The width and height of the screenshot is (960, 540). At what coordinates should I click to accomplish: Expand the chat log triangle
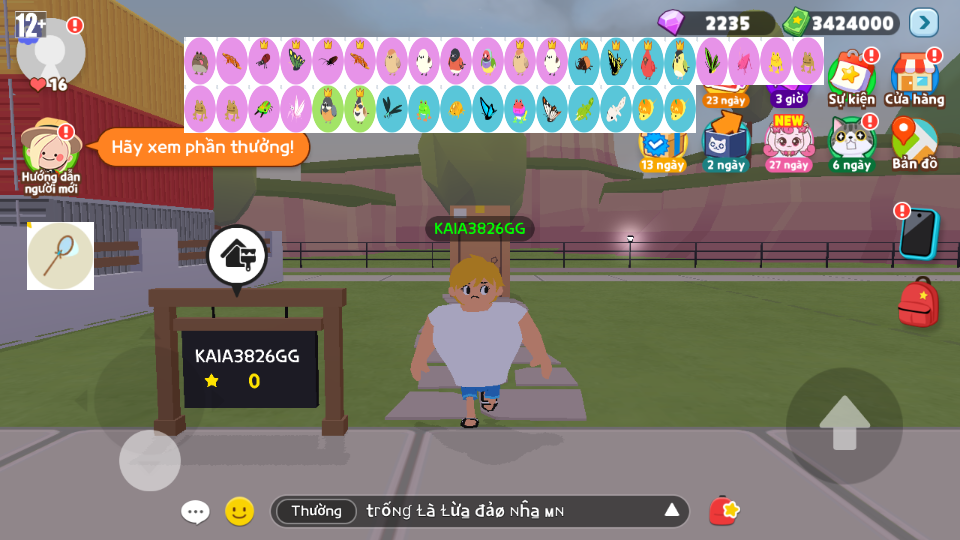coord(672,511)
